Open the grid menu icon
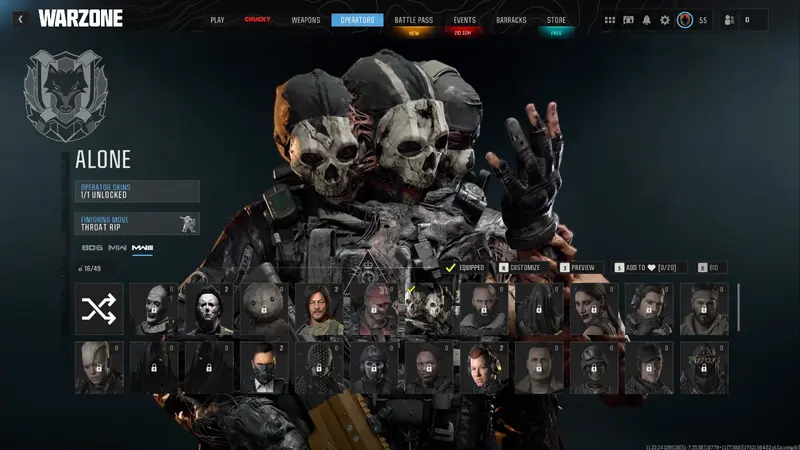Image resolution: width=800 pixels, height=450 pixels. tap(610, 20)
